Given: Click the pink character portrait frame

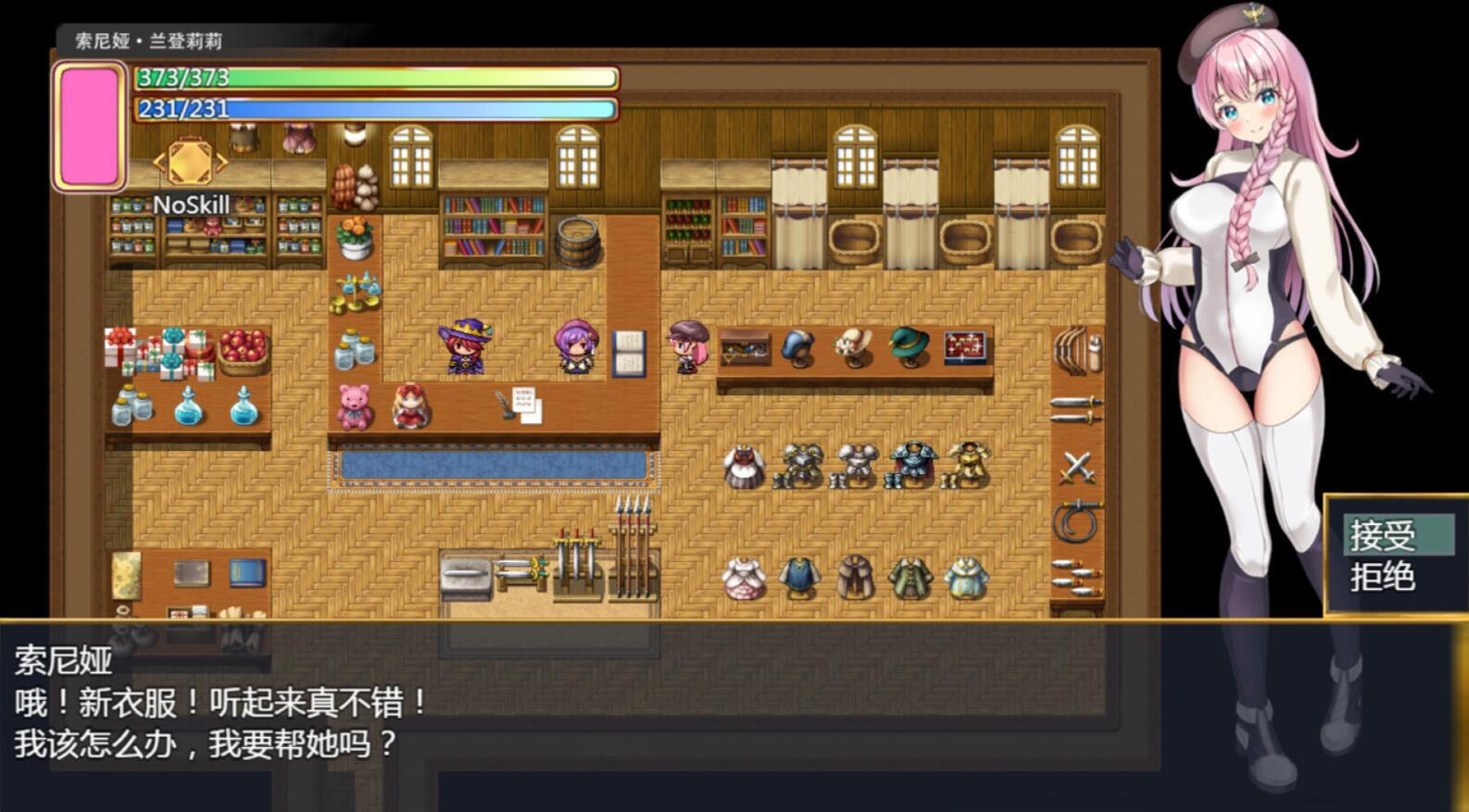Looking at the screenshot, I should (x=90, y=123).
